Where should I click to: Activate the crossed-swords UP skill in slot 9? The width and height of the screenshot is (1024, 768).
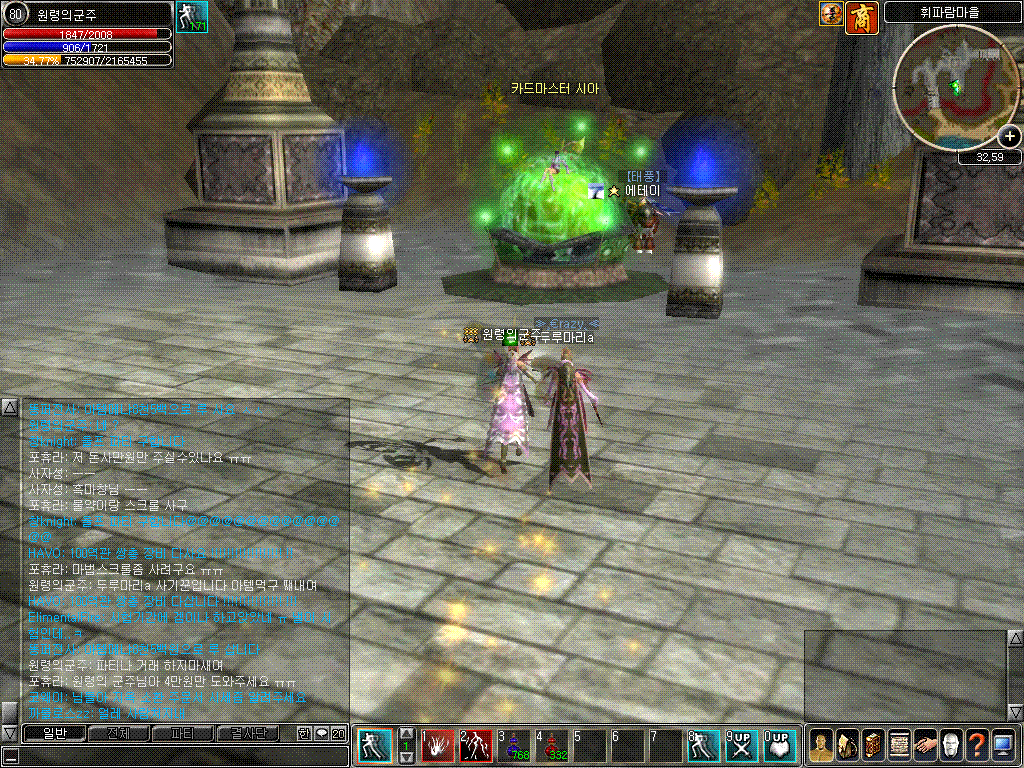(742, 746)
